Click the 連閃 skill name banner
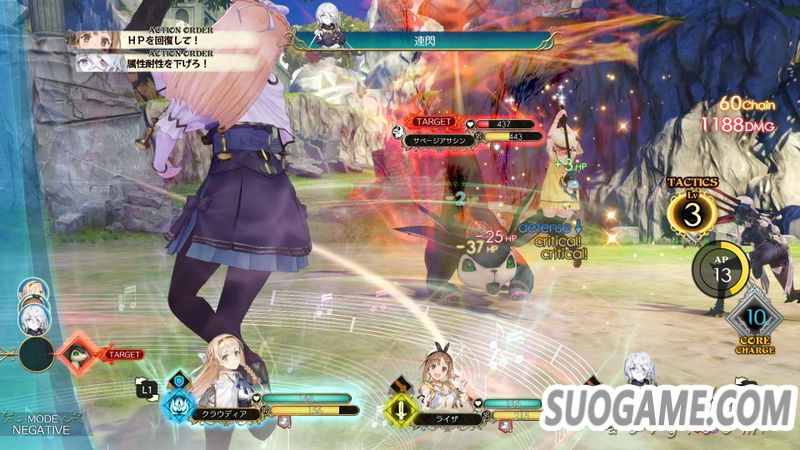The height and width of the screenshot is (450, 800). tap(421, 41)
